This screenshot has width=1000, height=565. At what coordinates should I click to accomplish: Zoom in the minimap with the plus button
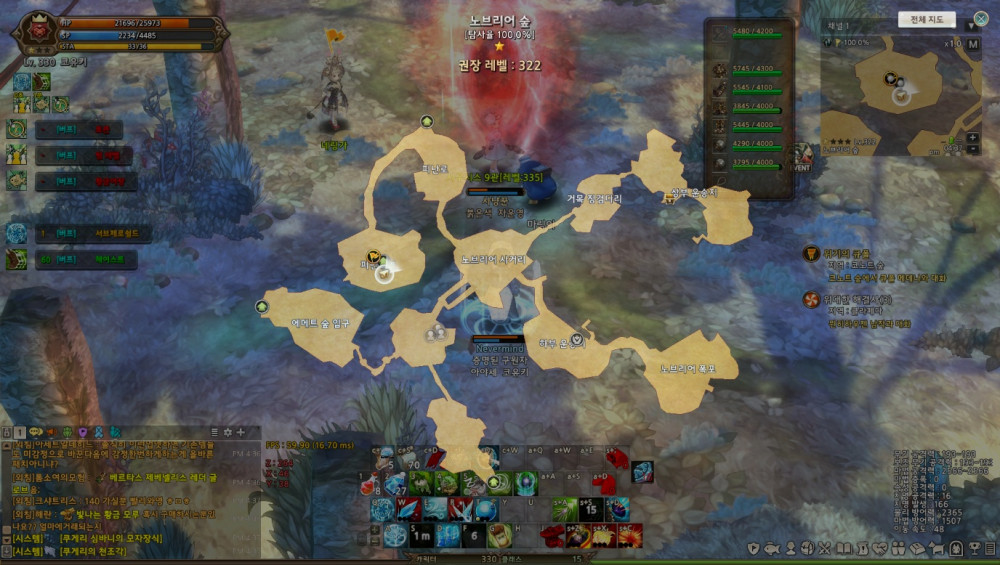[x=973, y=137]
